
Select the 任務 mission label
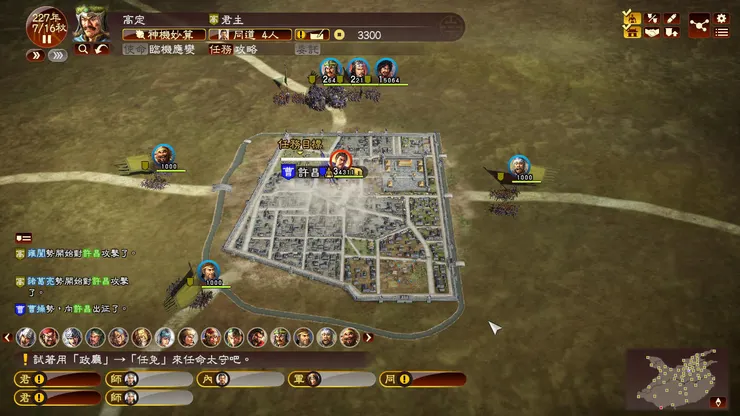(x=221, y=48)
